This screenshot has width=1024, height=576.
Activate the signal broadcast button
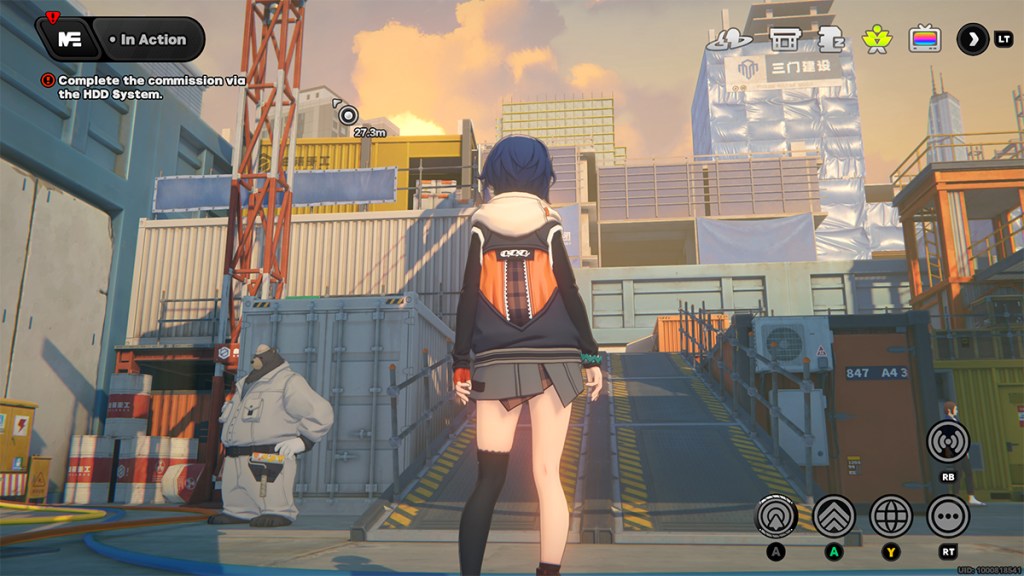(x=947, y=441)
